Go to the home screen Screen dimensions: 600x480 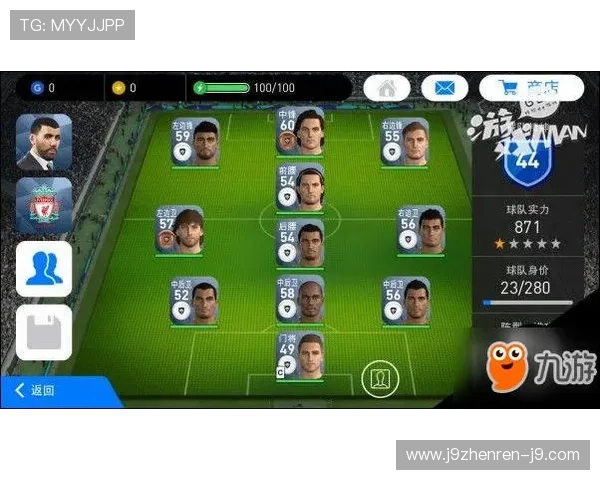tap(387, 88)
